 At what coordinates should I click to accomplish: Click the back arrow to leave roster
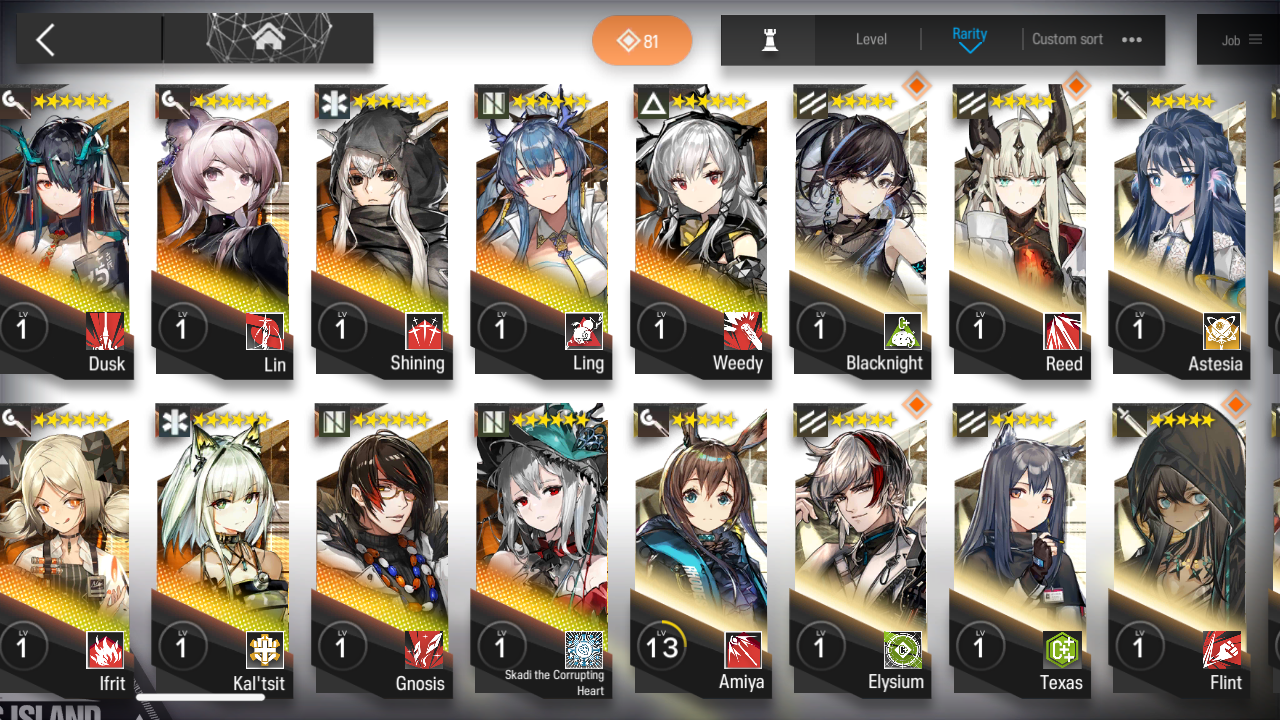pos(47,39)
